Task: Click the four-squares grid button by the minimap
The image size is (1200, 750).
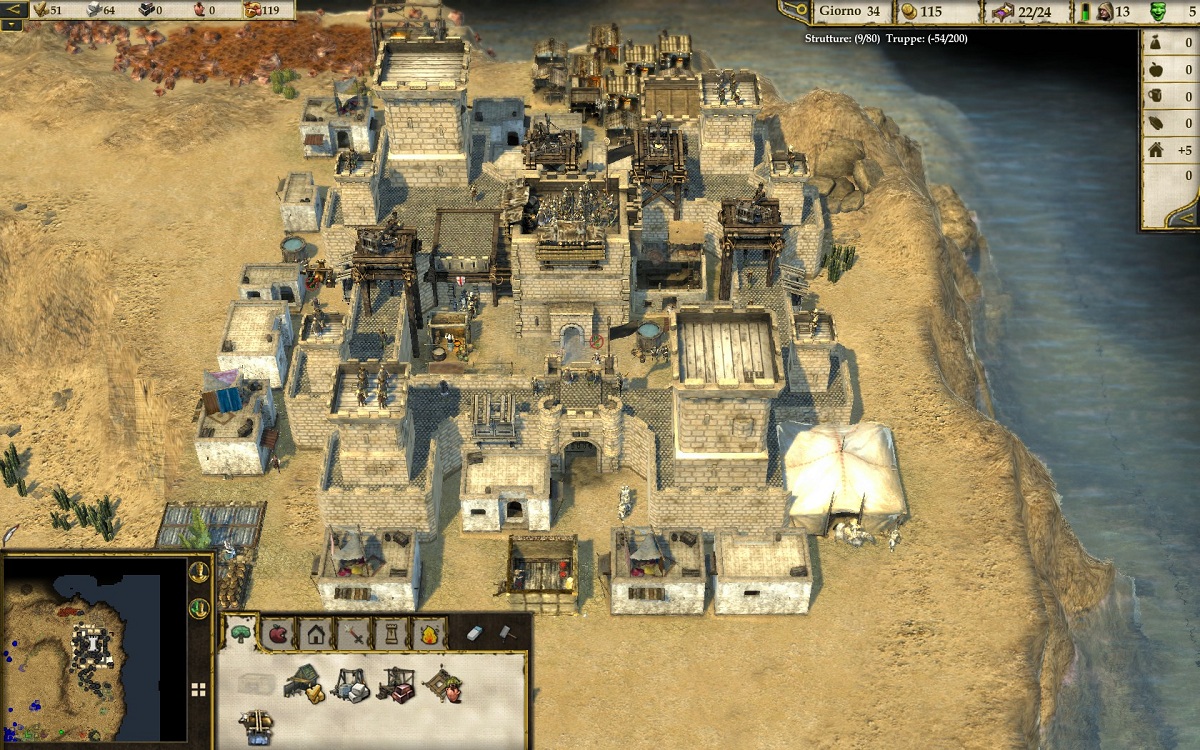Action: (x=199, y=689)
